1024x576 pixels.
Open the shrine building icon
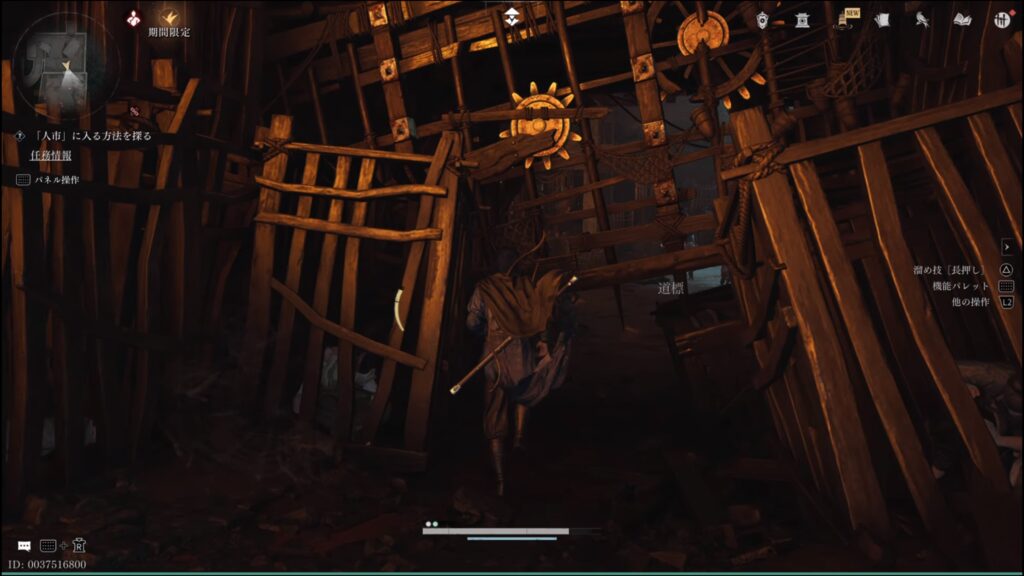coord(802,20)
